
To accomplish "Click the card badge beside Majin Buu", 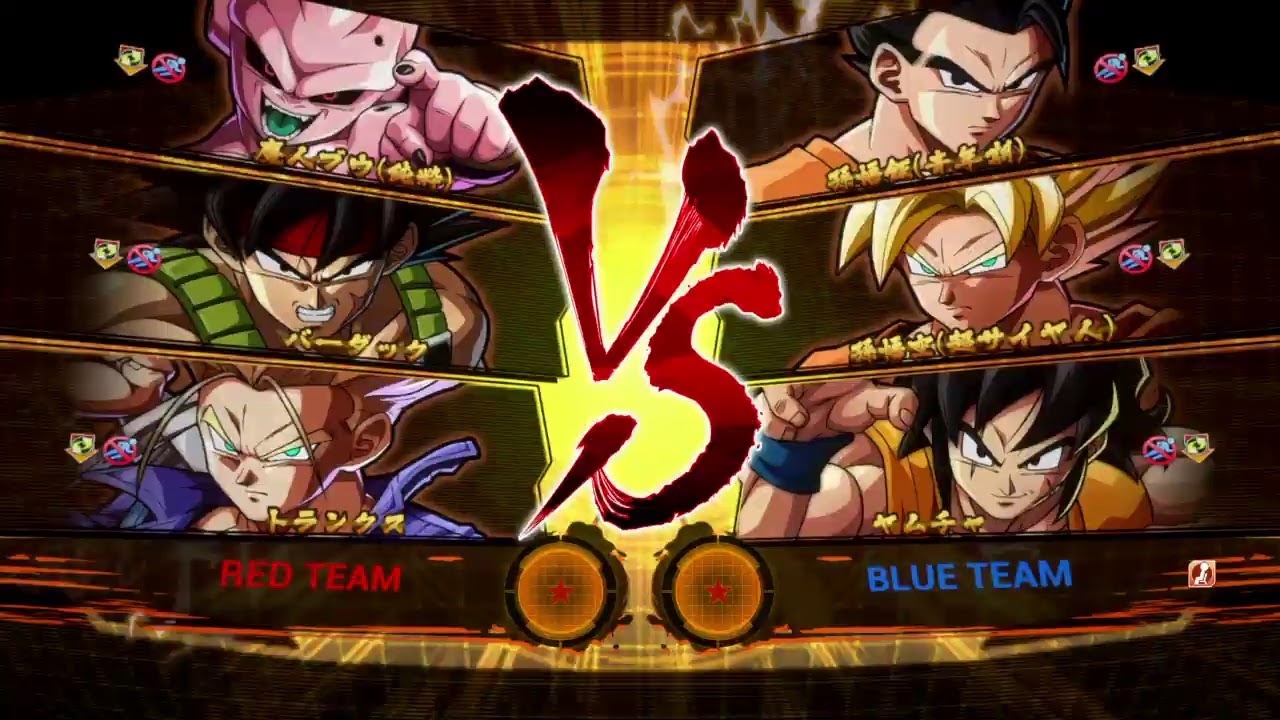I will tap(128, 60).
